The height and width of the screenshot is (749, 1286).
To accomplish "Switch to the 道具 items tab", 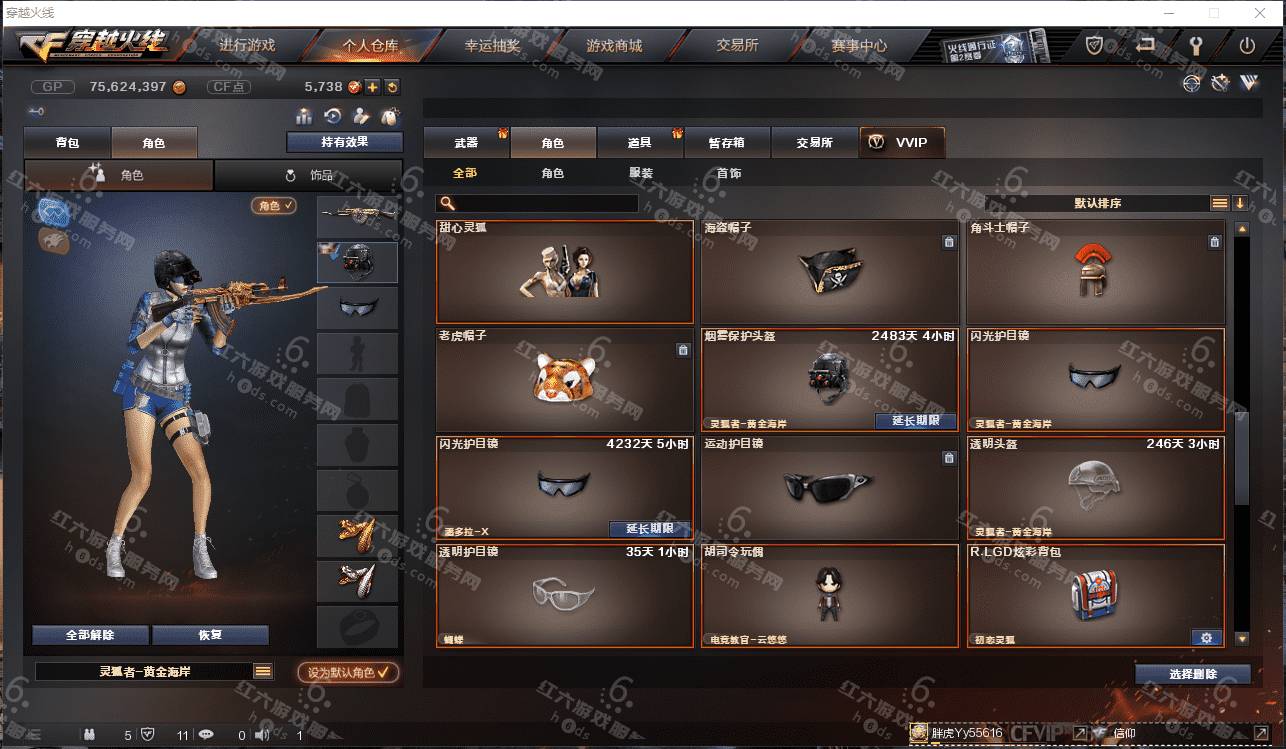I will point(639,143).
